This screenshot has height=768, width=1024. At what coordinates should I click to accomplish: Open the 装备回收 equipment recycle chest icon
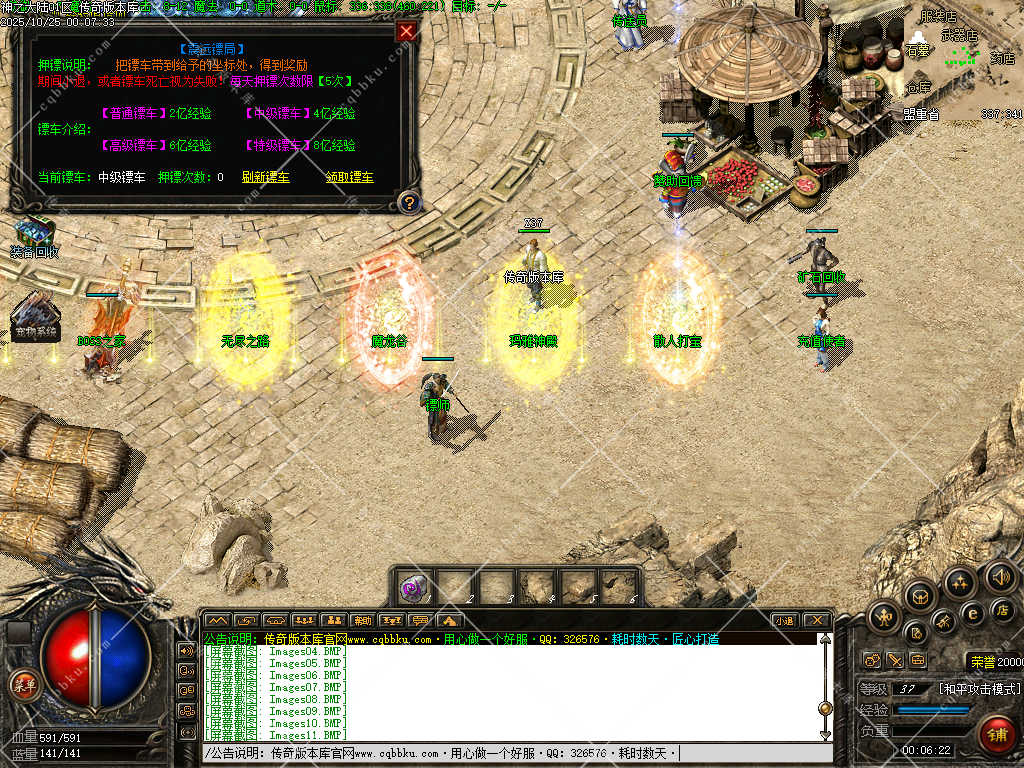click(34, 231)
